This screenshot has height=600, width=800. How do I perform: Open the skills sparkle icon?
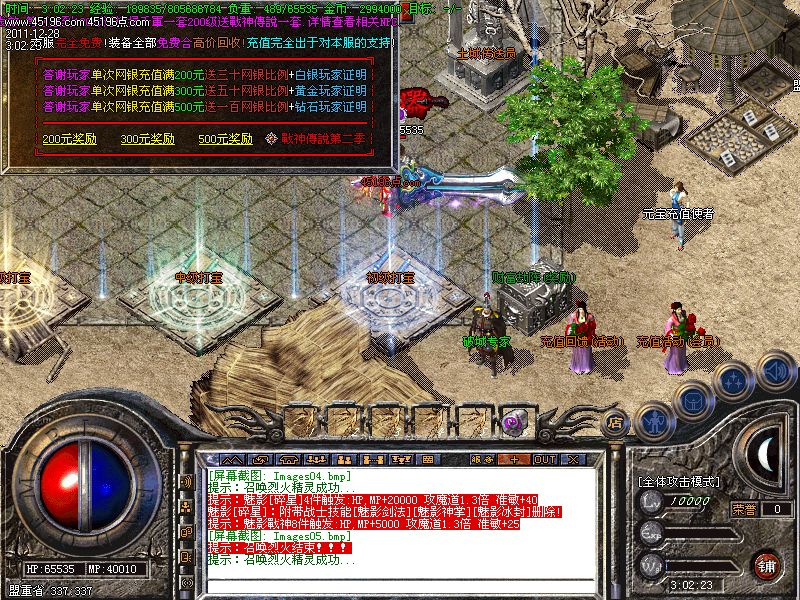point(733,380)
